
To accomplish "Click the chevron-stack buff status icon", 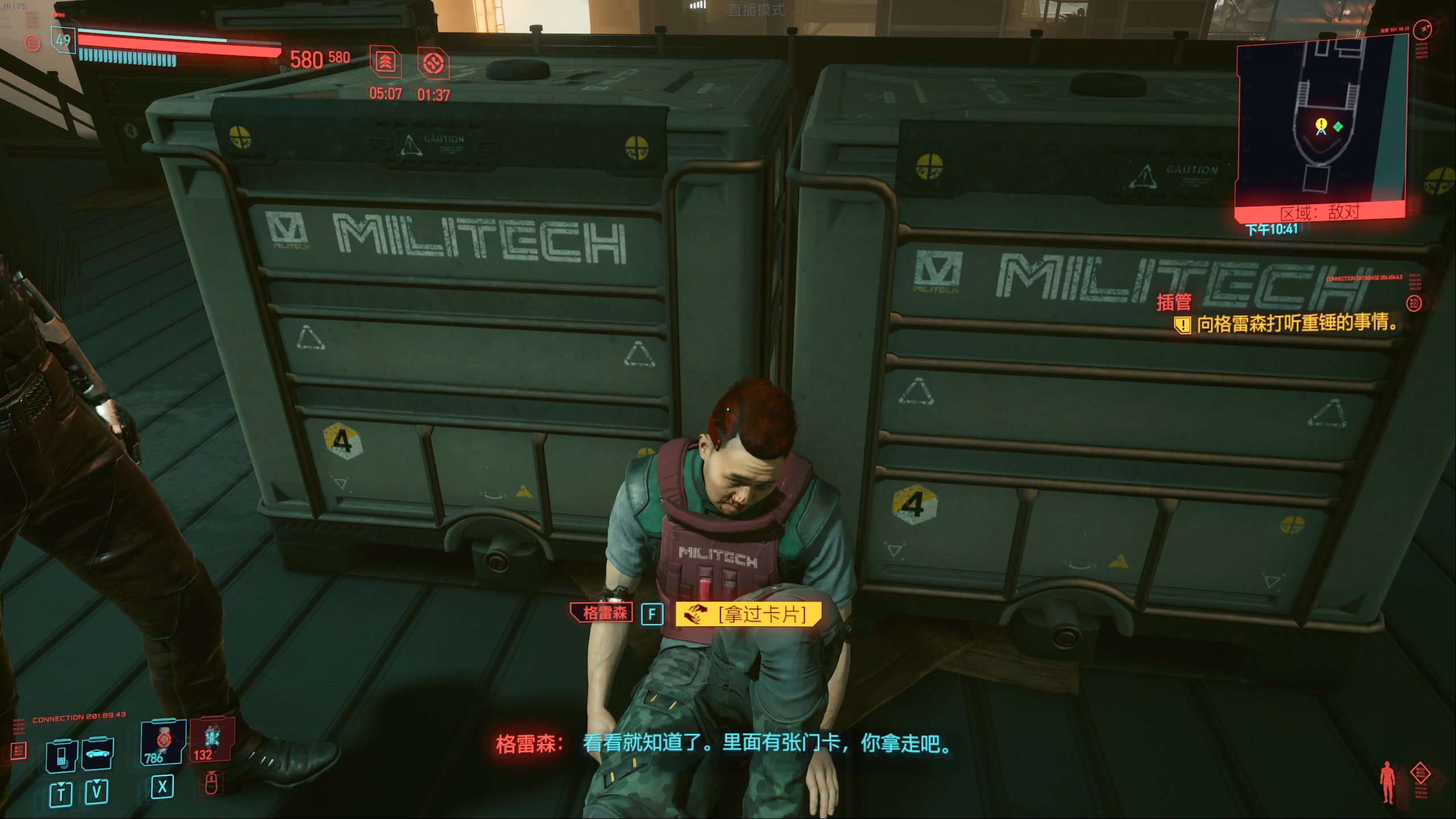I will coord(386,61).
